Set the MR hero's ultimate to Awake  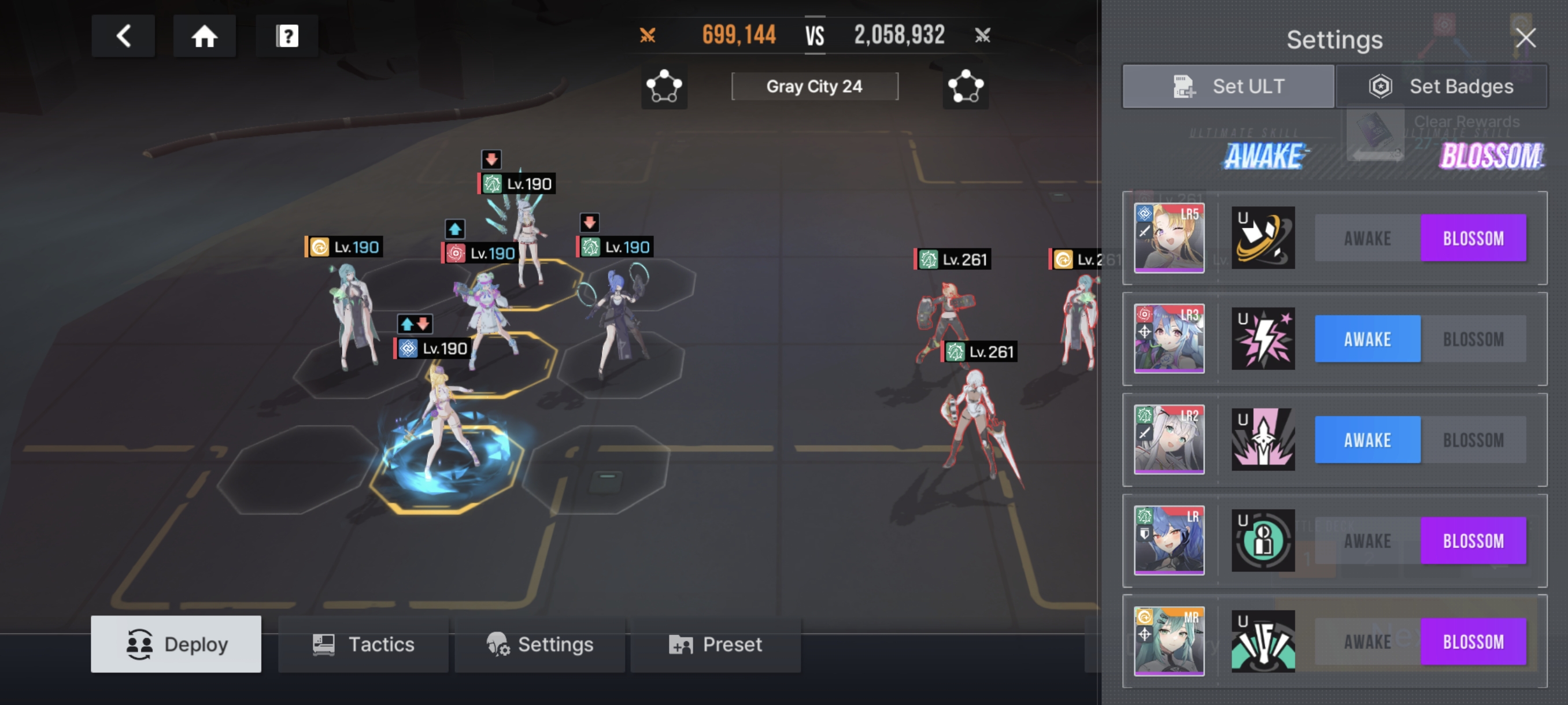1367,642
